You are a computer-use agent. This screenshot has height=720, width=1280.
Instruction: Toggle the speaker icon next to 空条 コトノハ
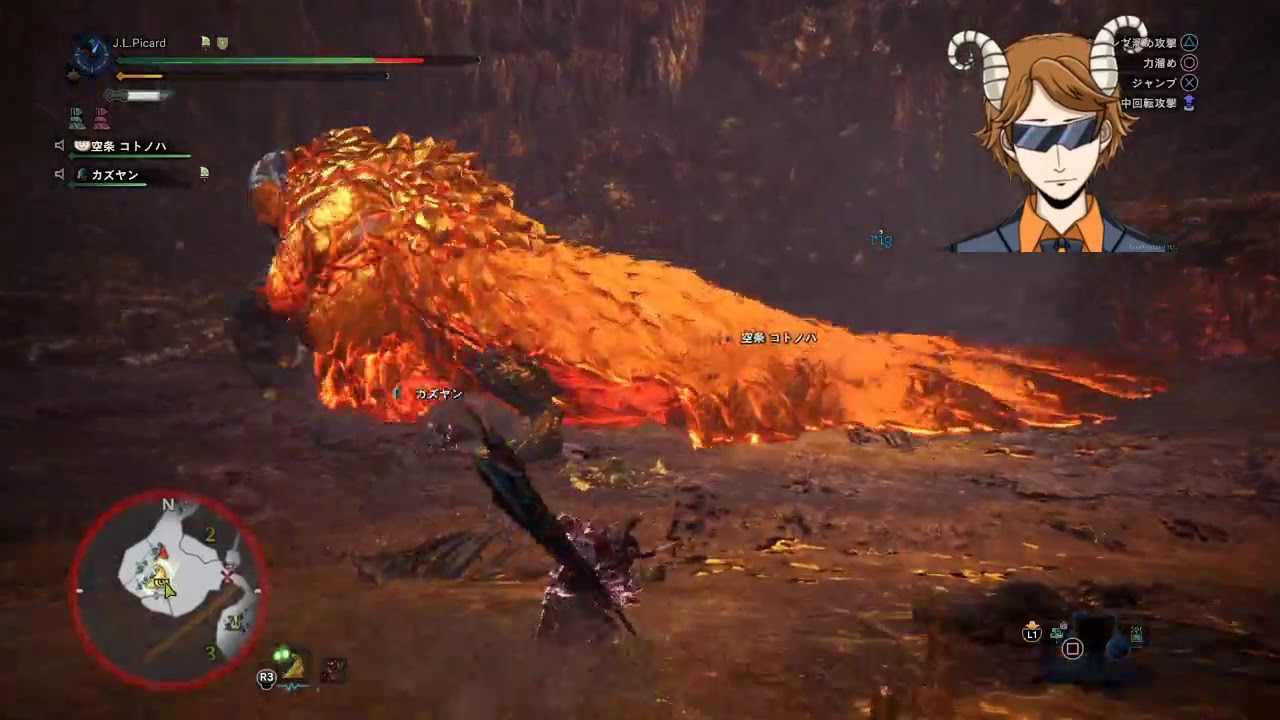pyautogui.click(x=61, y=143)
